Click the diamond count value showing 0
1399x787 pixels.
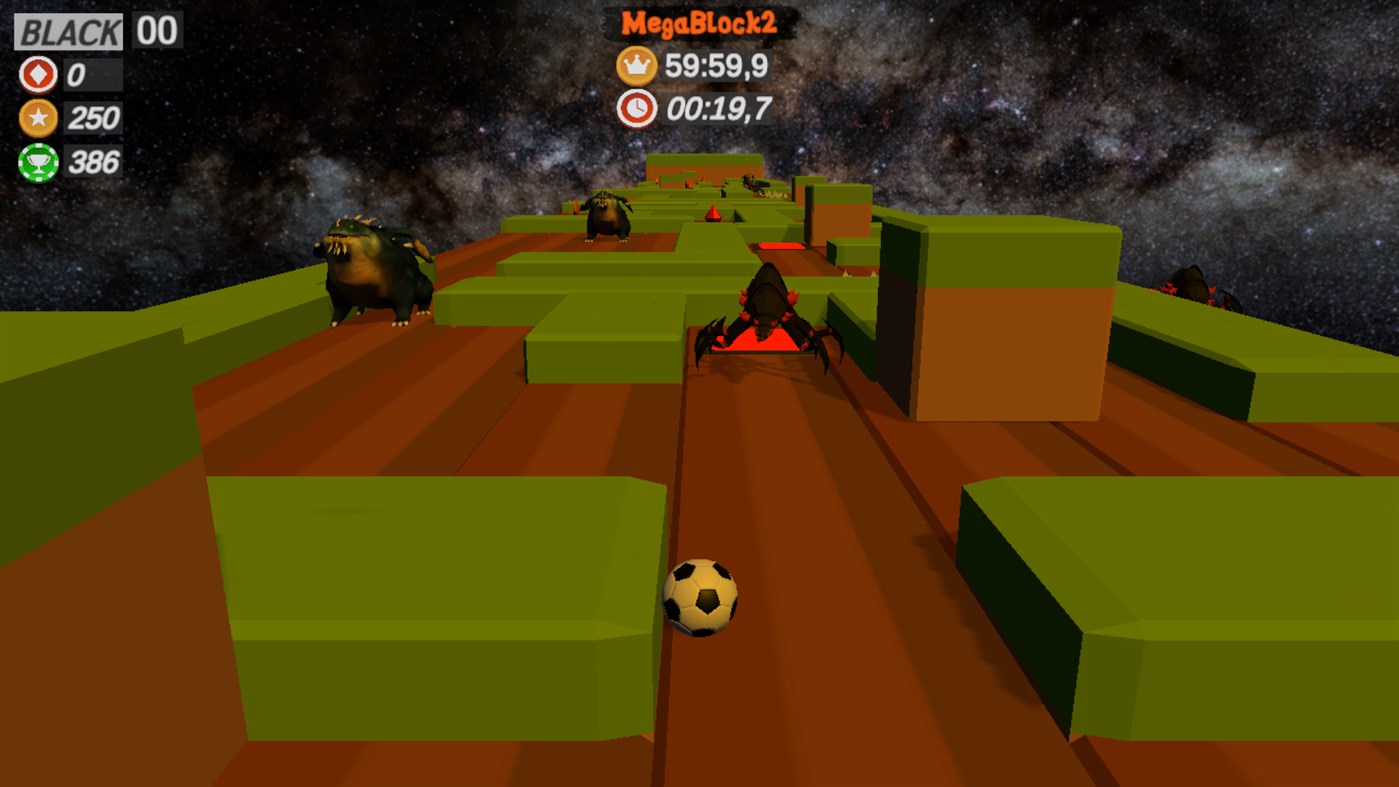78,74
